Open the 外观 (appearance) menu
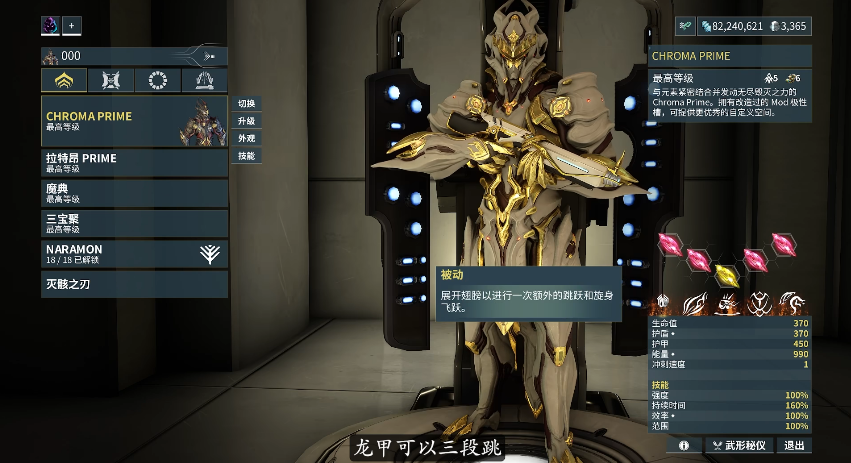The height and width of the screenshot is (463, 851). [x=246, y=138]
